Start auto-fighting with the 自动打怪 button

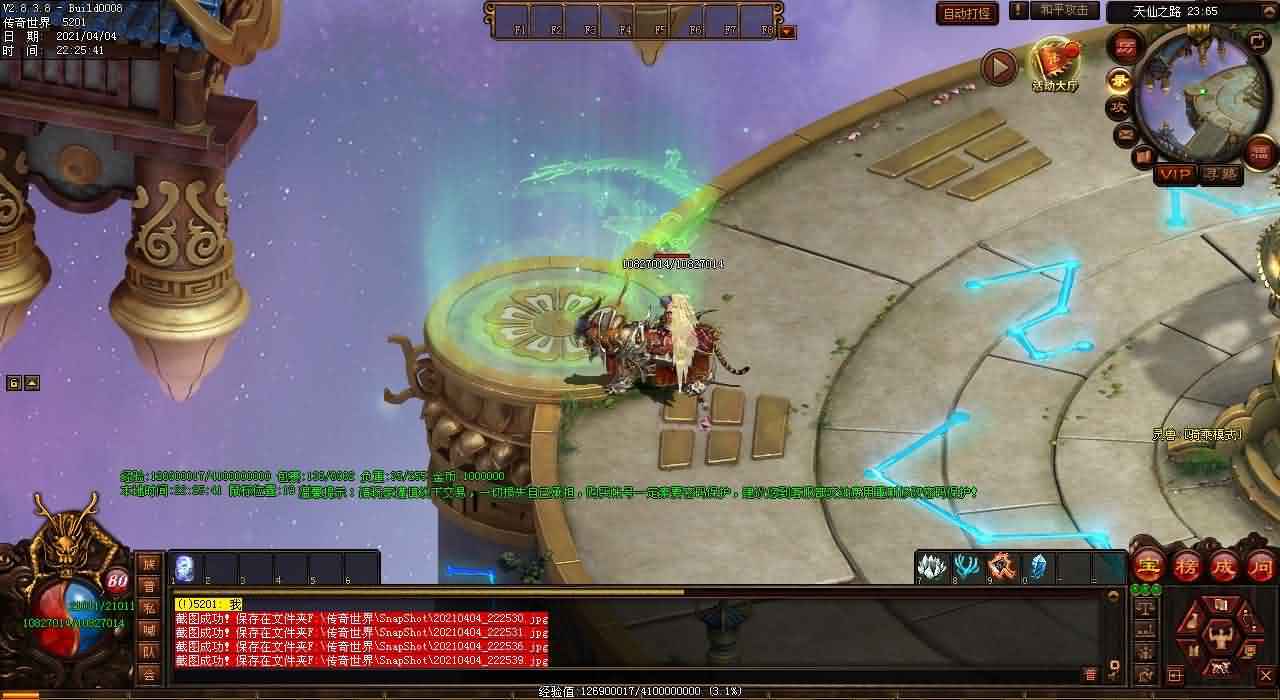click(968, 13)
